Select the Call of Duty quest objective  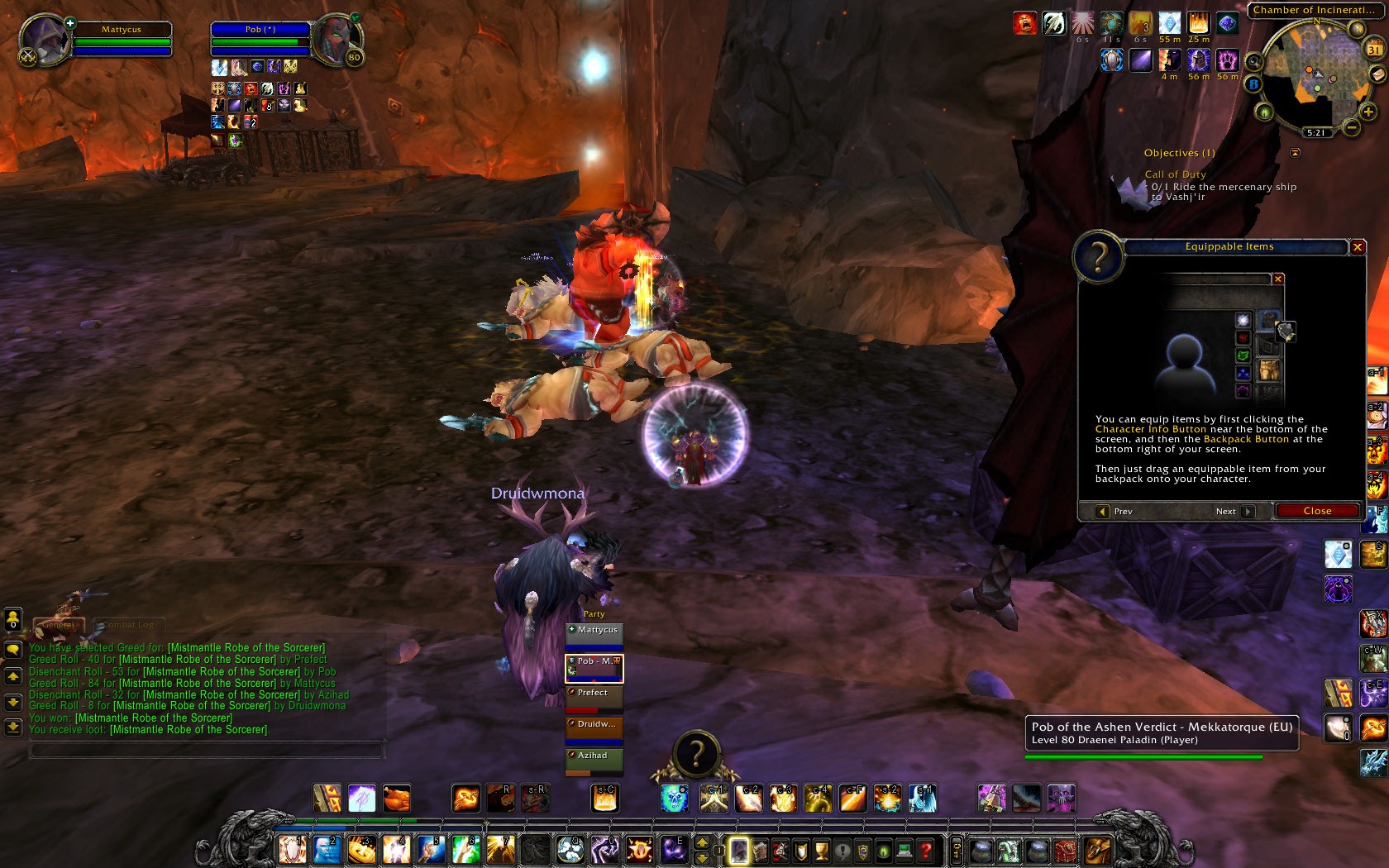point(1175,174)
